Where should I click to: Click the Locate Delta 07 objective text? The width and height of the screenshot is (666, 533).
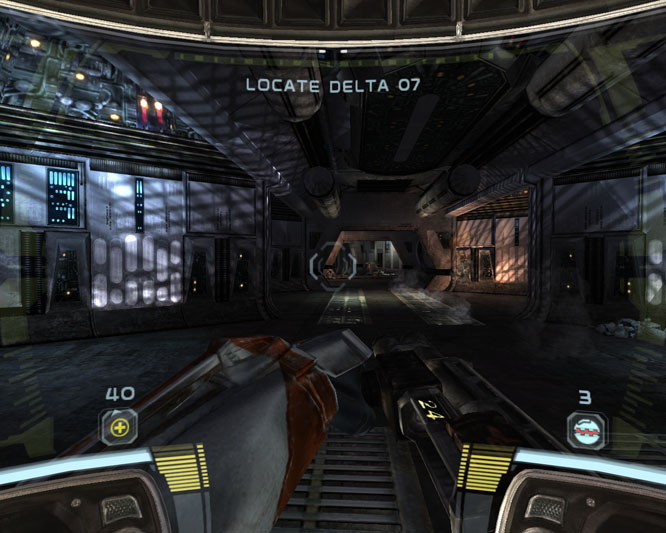point(333,85)
